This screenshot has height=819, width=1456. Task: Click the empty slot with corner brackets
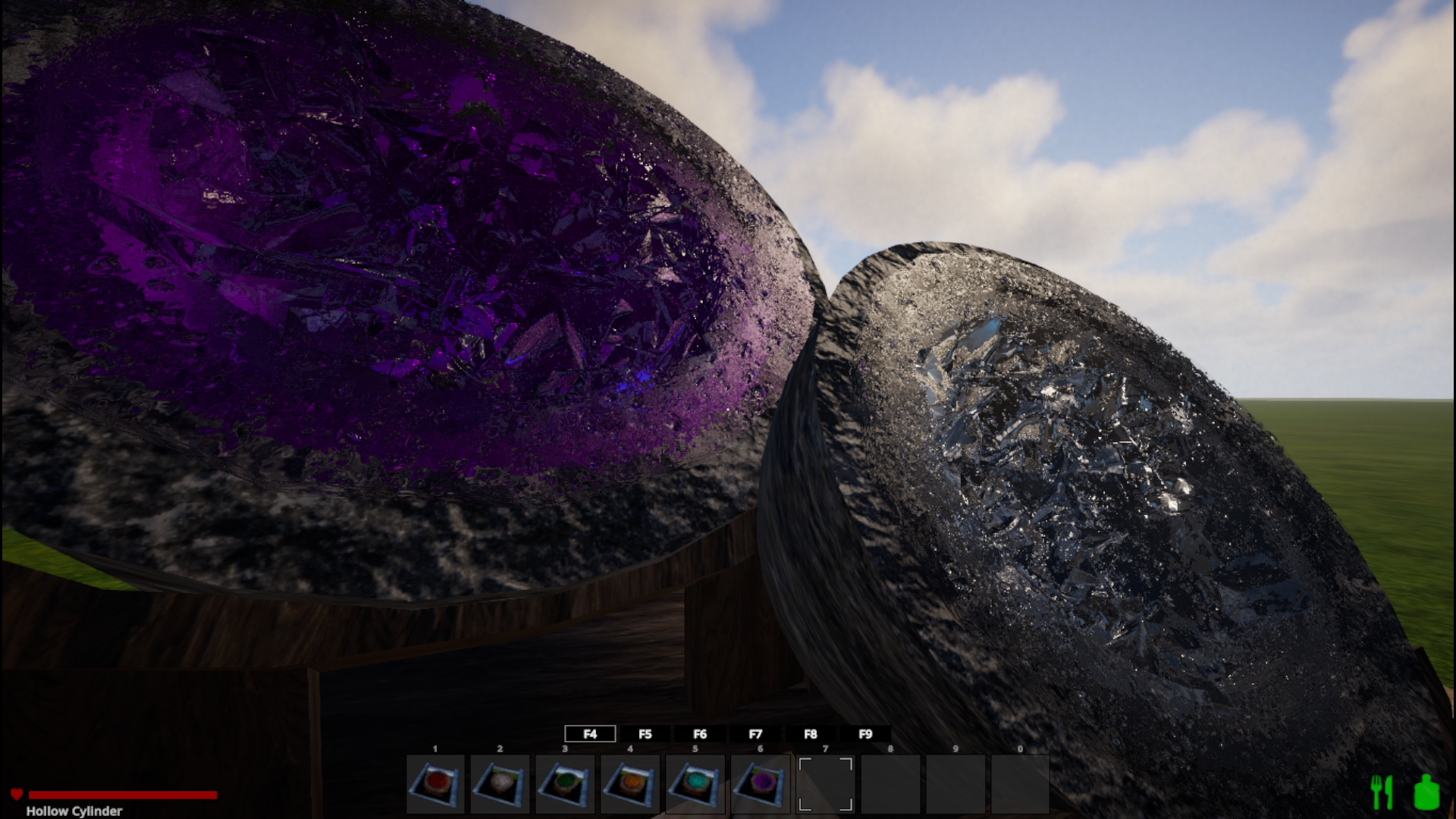pyautogui.click(x=826, y=784)
